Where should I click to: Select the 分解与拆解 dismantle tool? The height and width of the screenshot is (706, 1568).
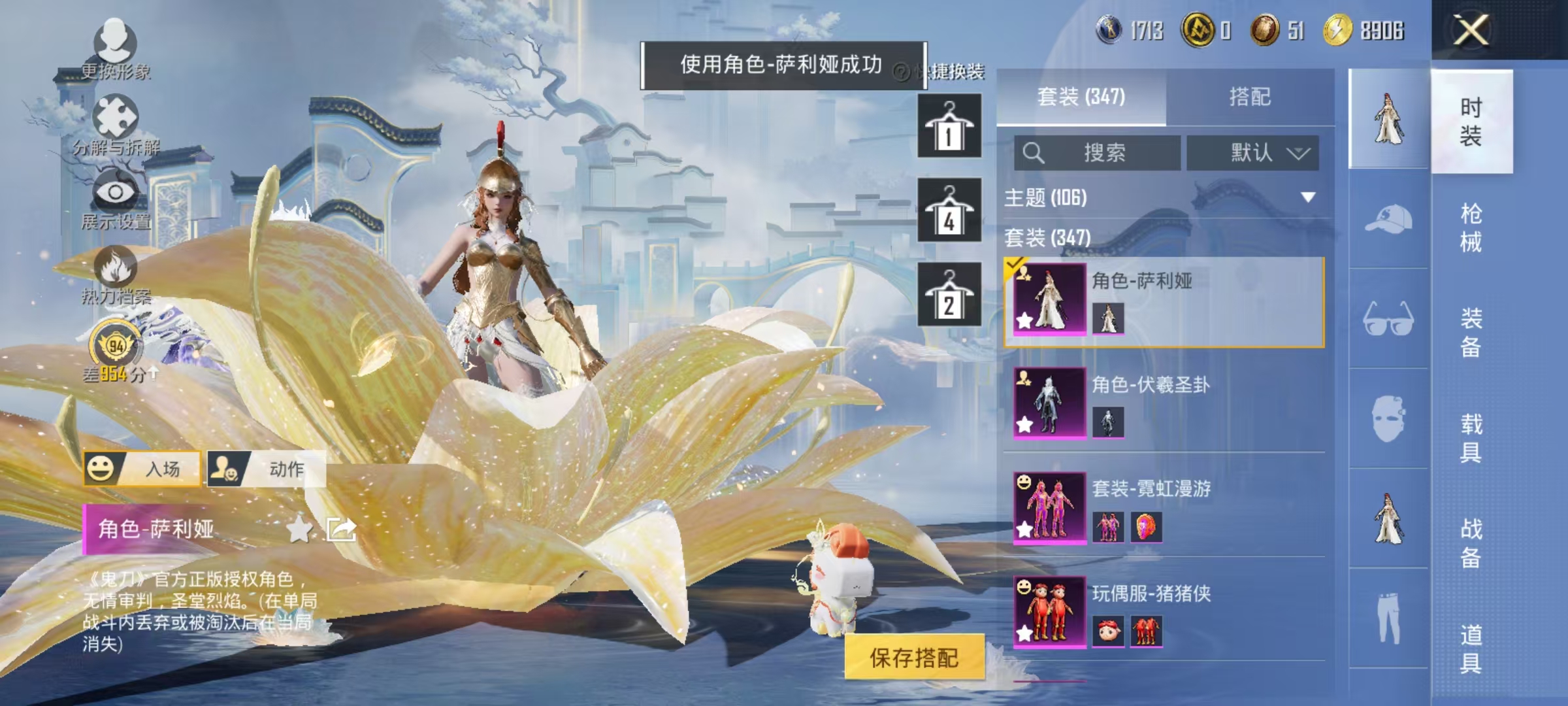pos(114,114)
